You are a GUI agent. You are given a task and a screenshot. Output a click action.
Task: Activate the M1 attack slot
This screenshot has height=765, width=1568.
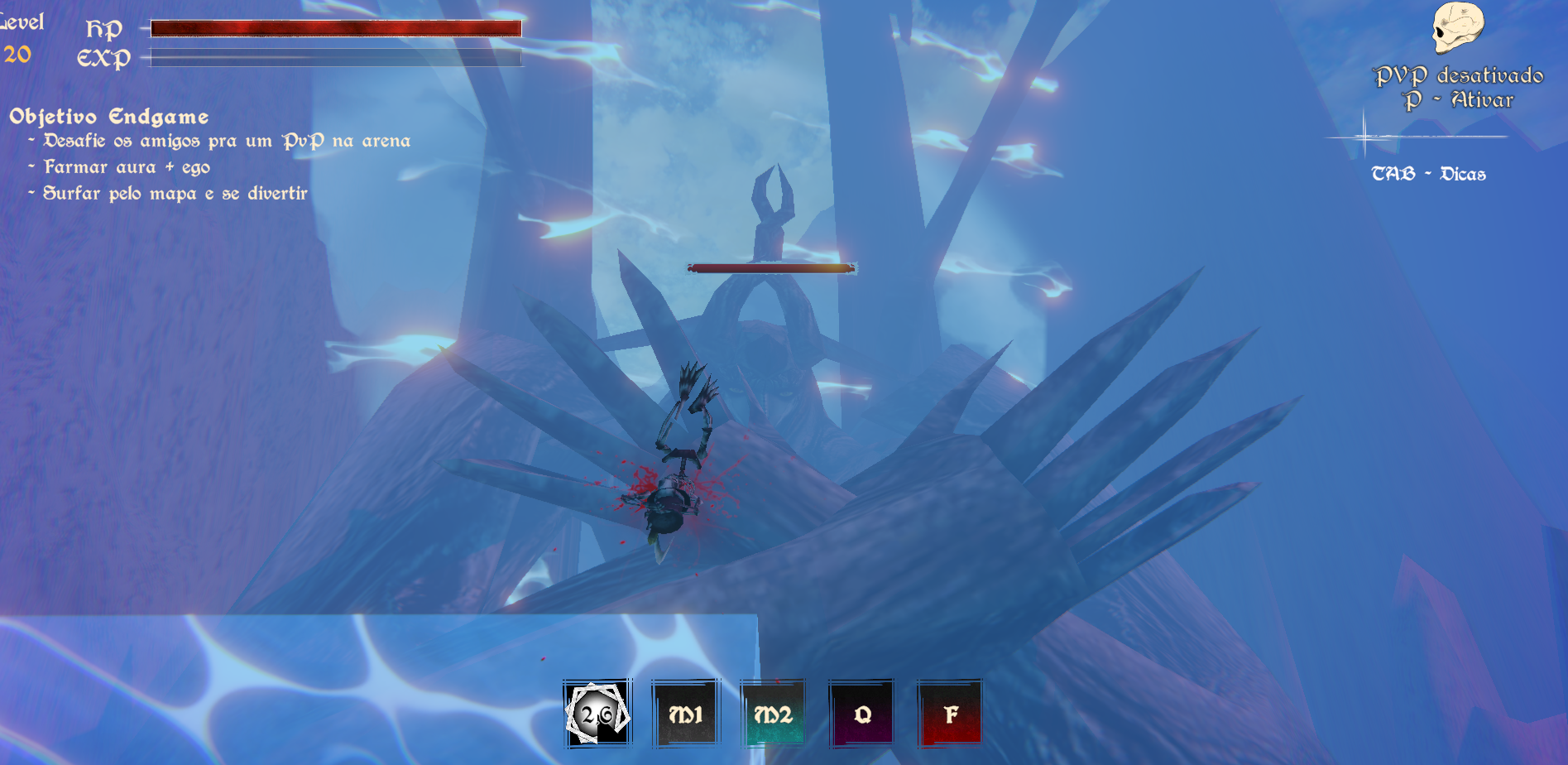click(x=685, y=714)
